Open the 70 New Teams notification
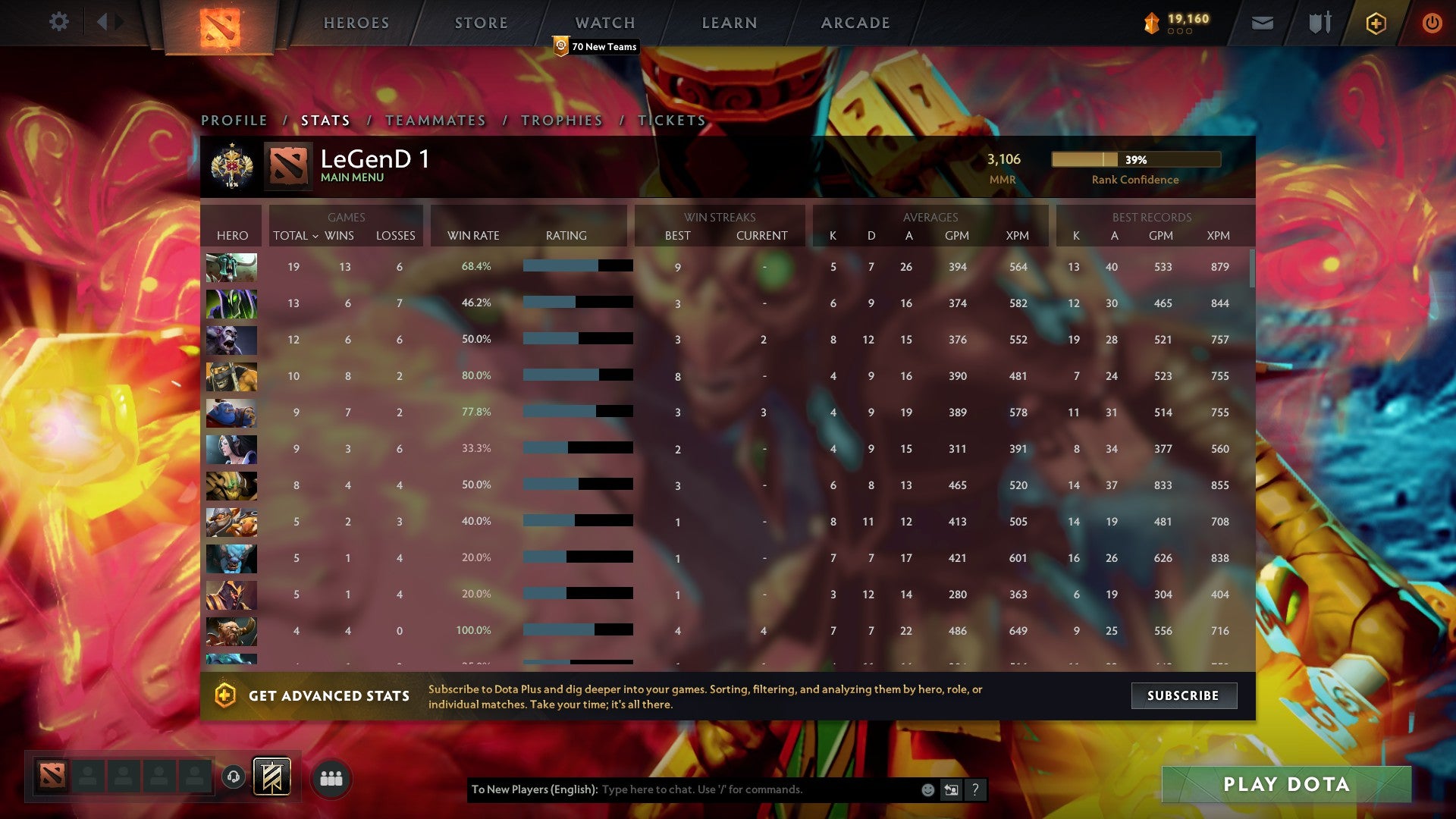This screenshot has width=1456, height=819. click(597, 46)
